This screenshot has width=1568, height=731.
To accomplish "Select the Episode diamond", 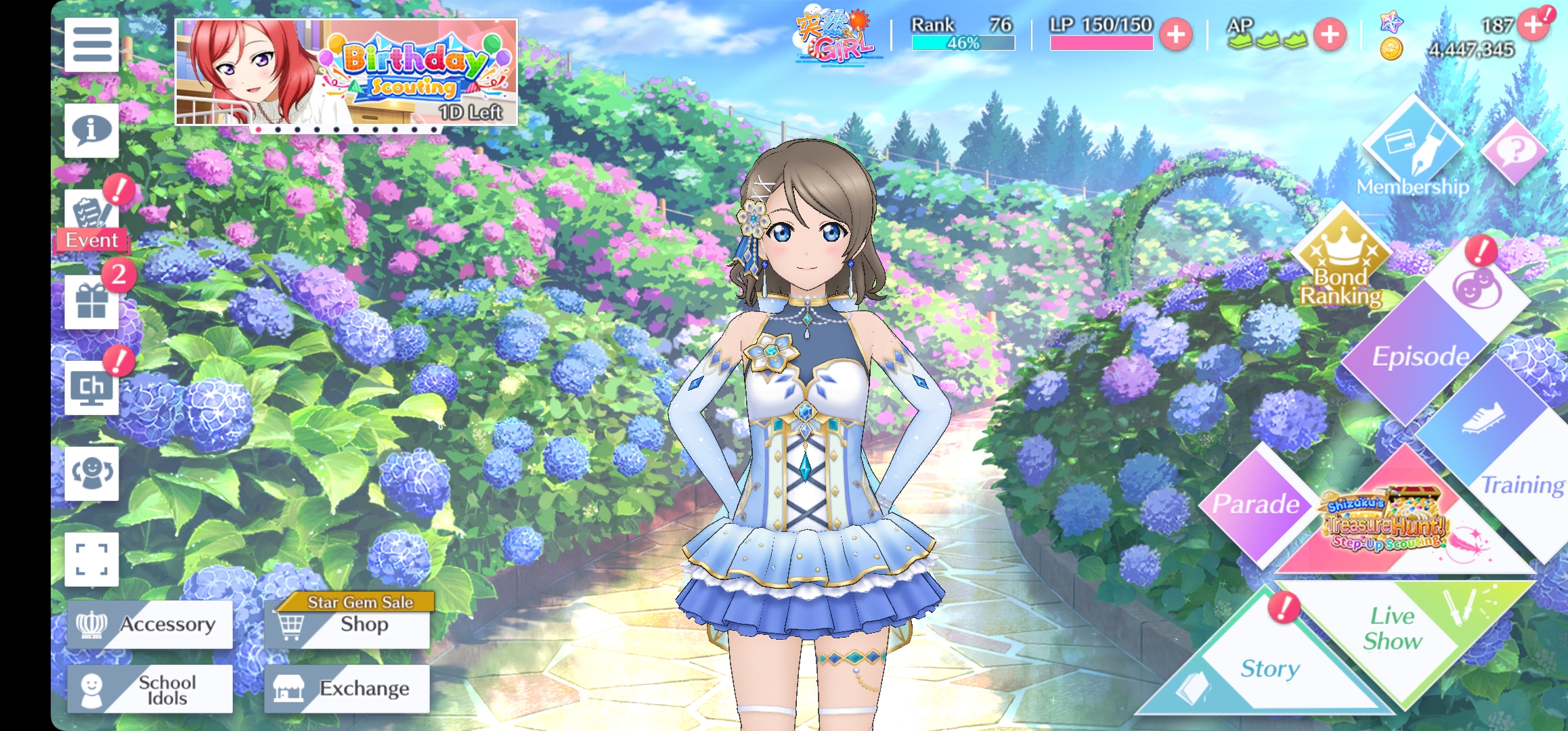I will point(1418,355).
